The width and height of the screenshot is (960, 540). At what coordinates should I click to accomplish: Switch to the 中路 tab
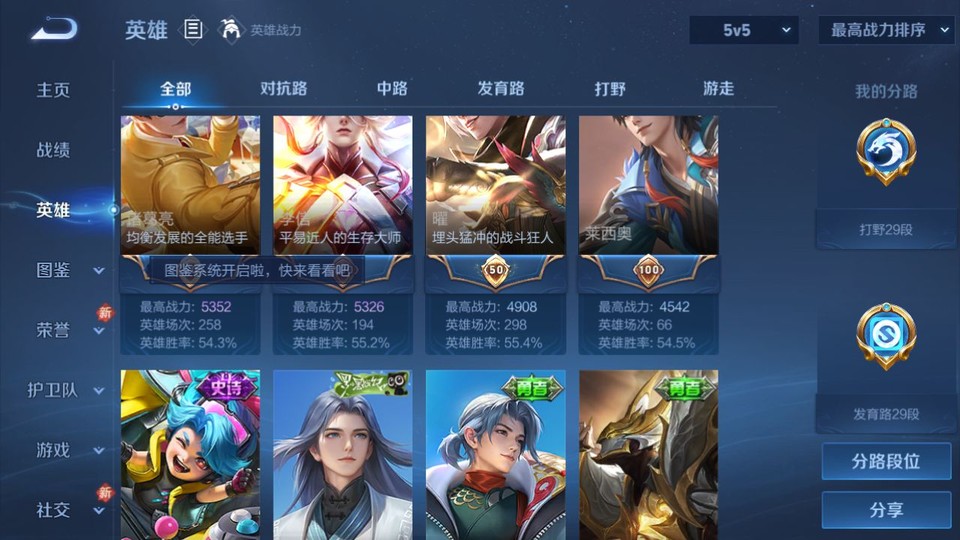tap(392, 88)
